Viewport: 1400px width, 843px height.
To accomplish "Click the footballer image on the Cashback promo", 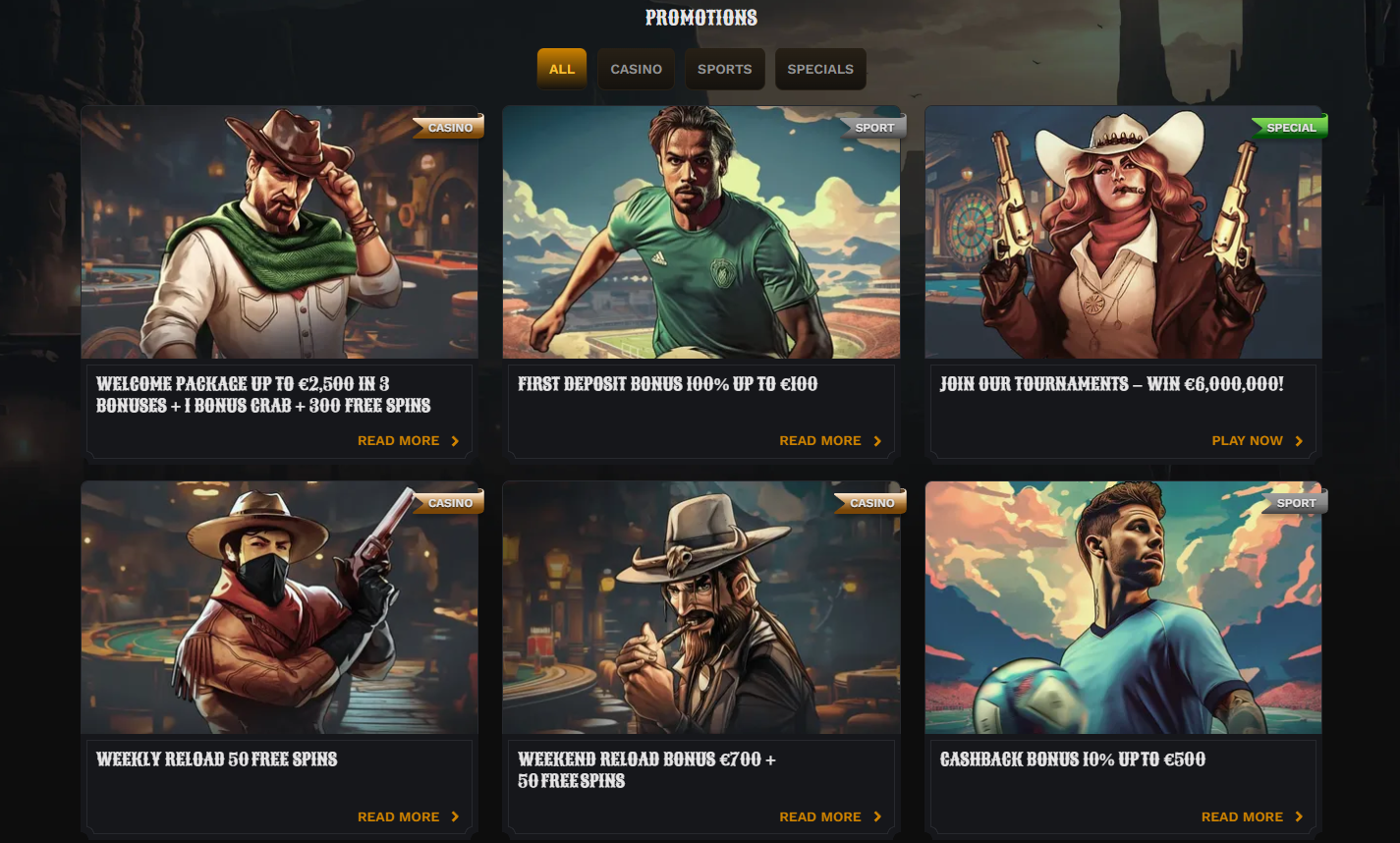I will coord(1123,607).
